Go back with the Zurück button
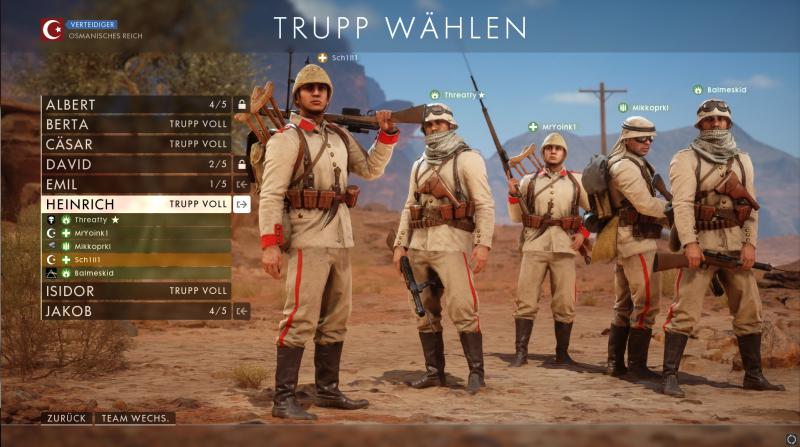 coord(67,418)
